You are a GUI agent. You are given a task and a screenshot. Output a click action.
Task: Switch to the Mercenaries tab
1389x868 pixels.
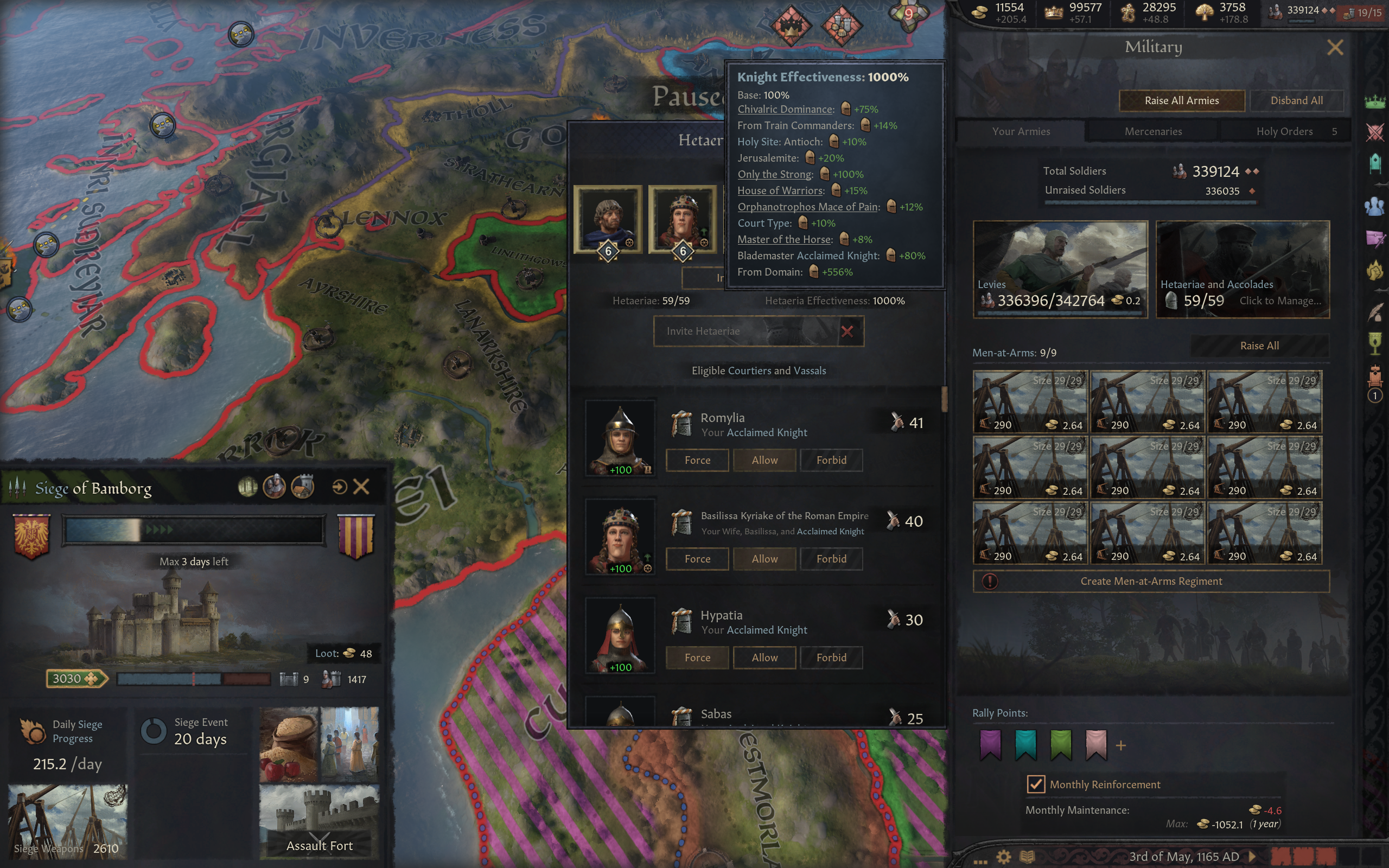(x=1152, y=131)
